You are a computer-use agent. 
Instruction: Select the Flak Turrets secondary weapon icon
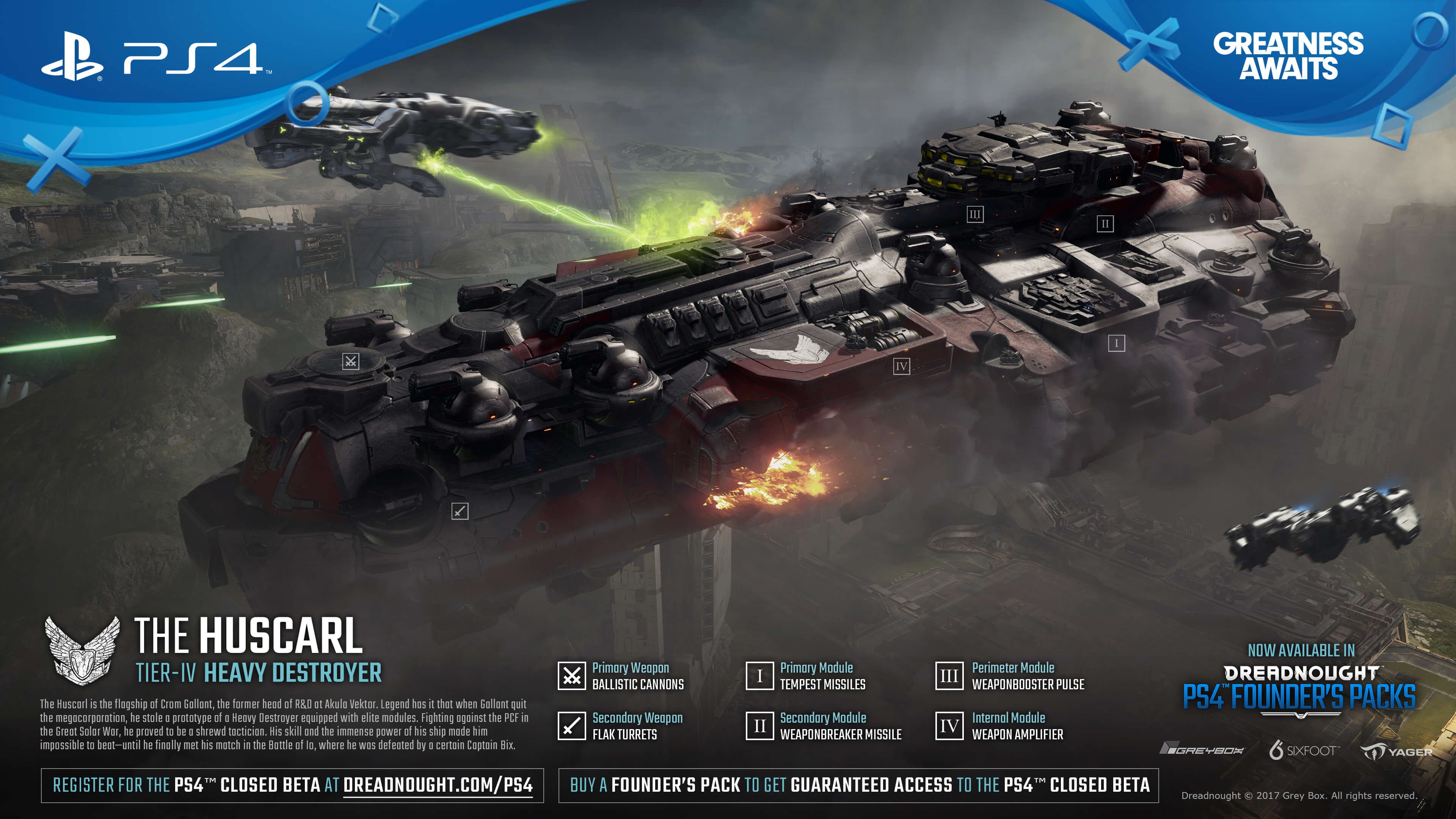[x=571, y=726]
